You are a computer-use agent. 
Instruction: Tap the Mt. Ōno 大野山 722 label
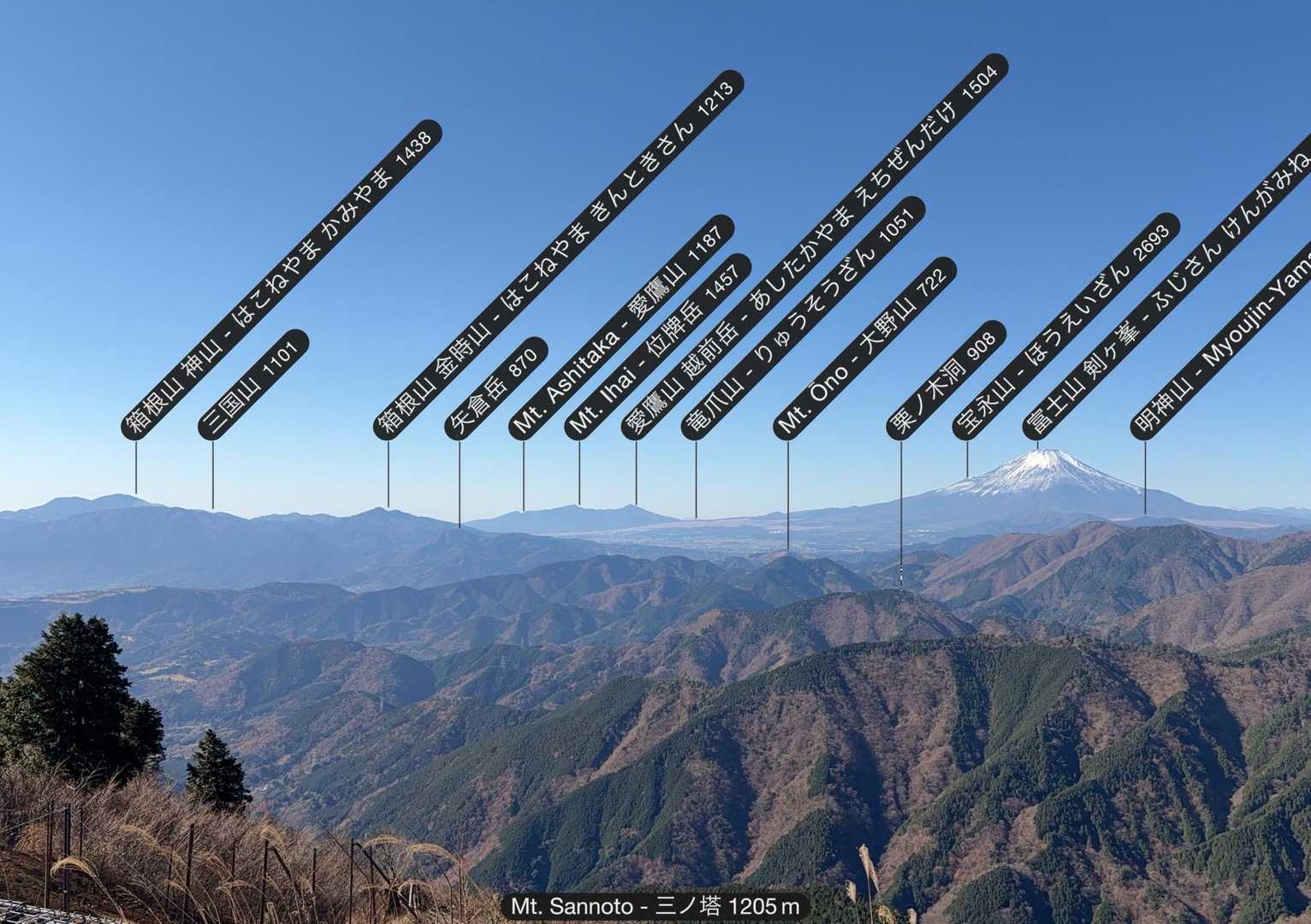pyautogui.click(x=864, y=348)
